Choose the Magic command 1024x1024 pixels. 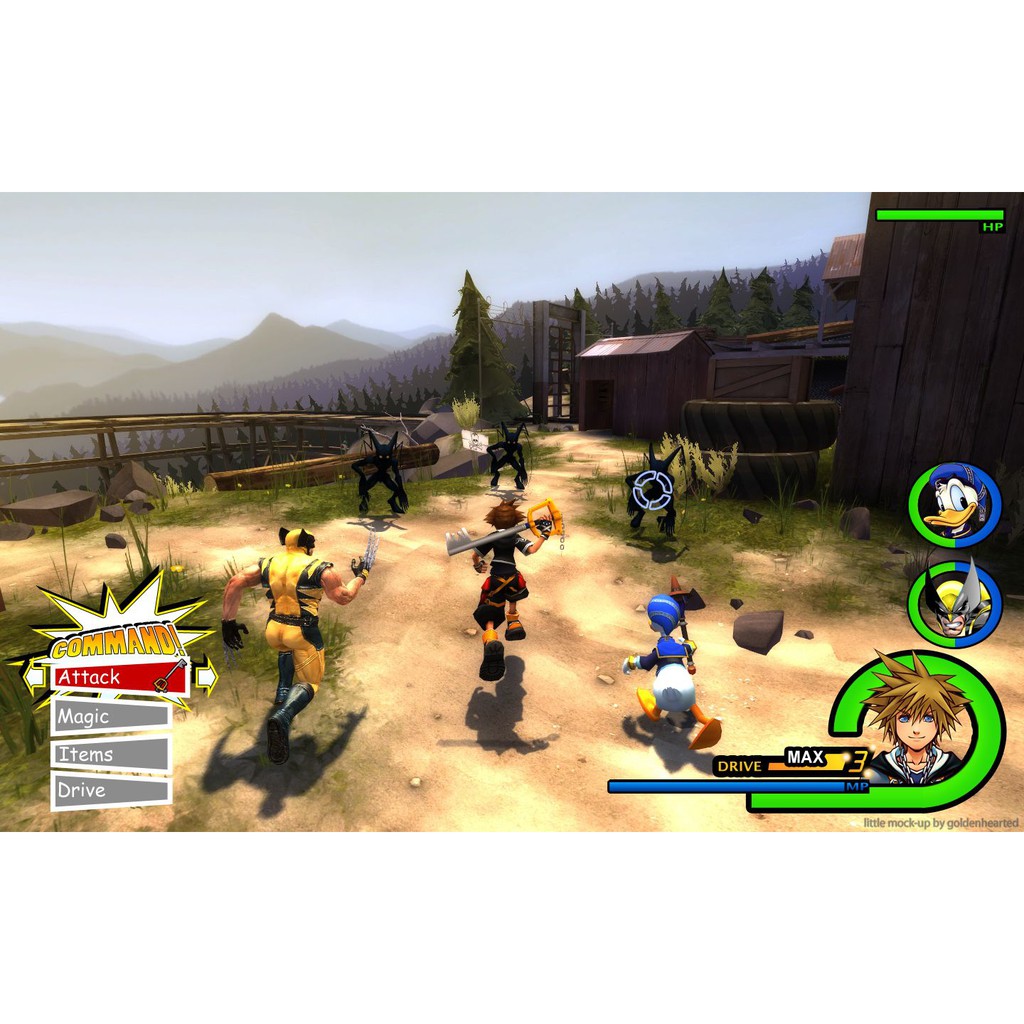click(x=110, y=716)
